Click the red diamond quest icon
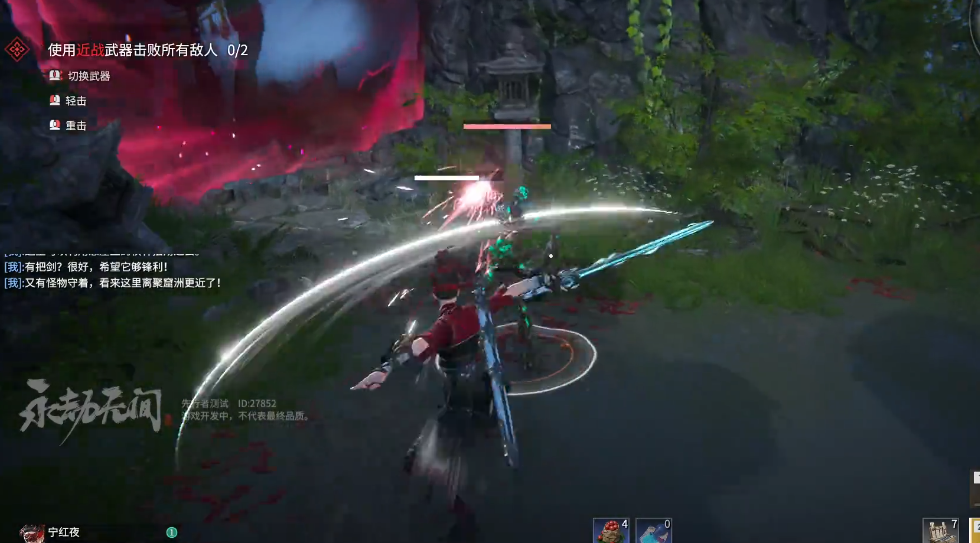Screen dimensions: 980x543 pos(18,49)
